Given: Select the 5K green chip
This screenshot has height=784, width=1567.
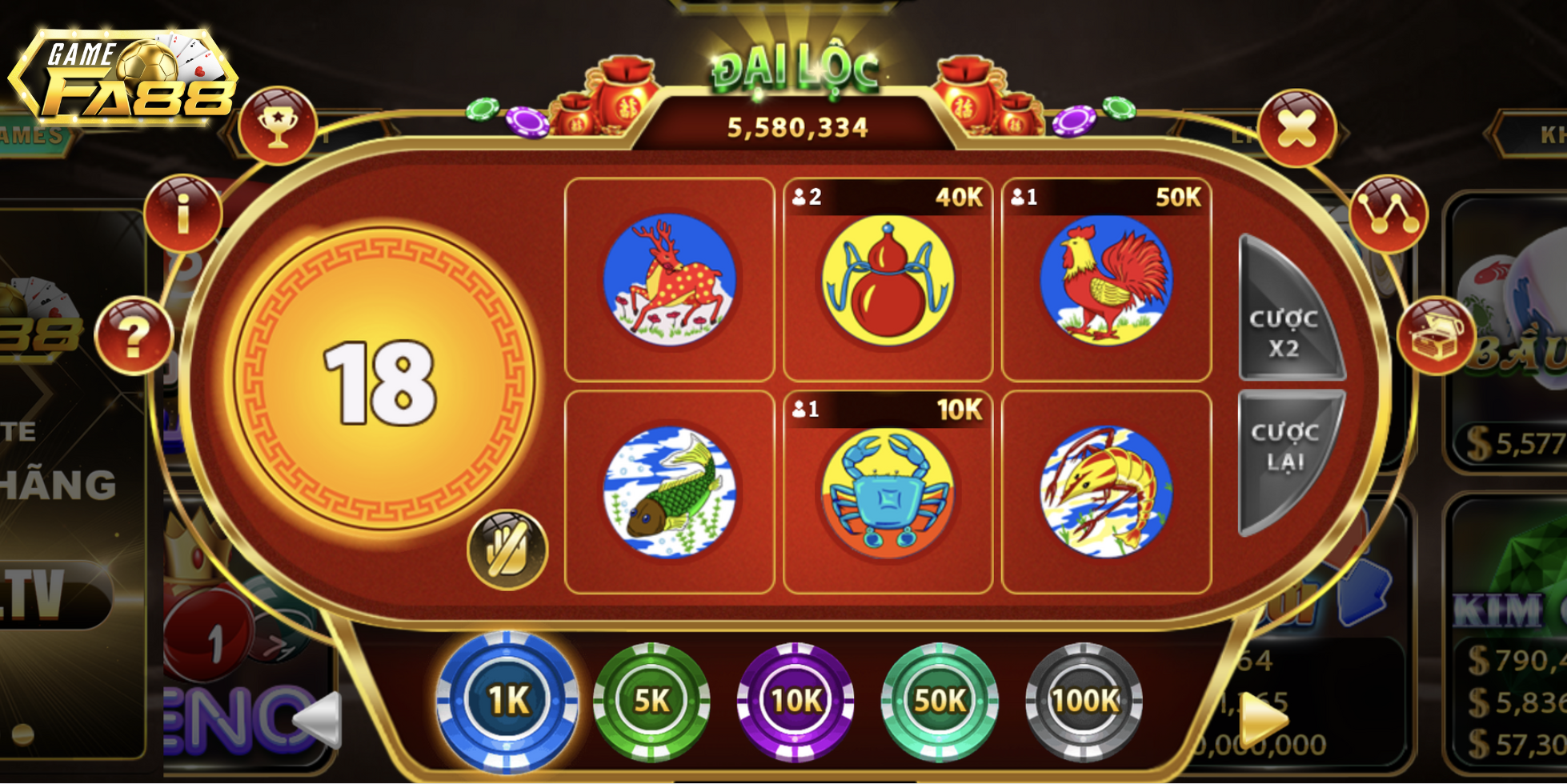Looking at the screenshot, I should click(x=651, y=701).
